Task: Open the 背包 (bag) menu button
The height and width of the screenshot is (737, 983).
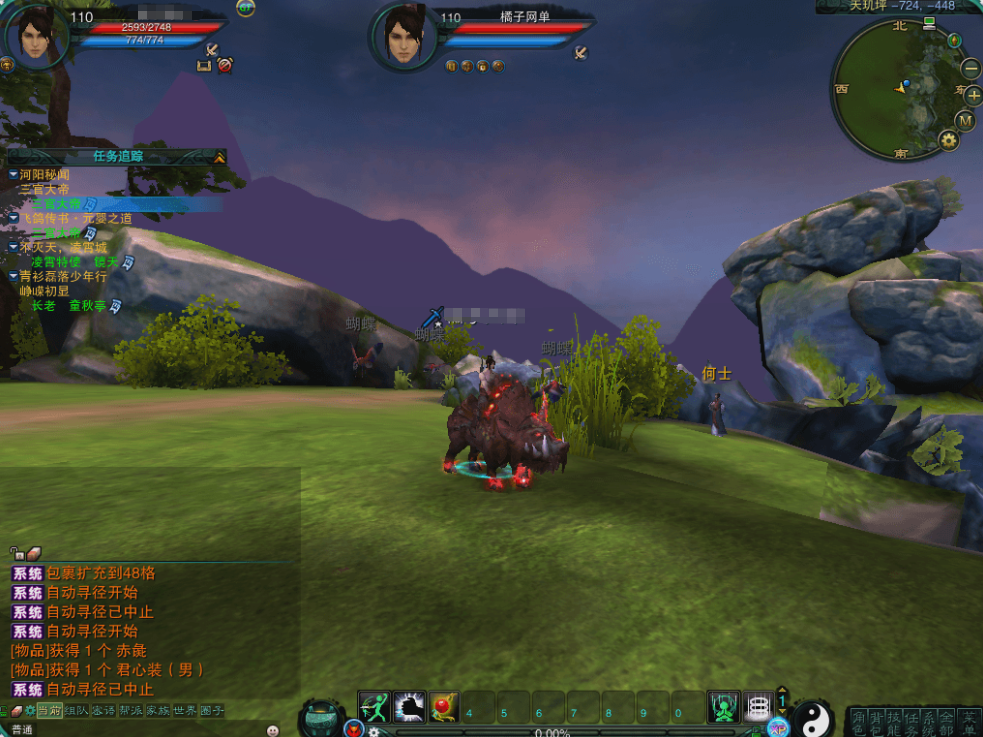Action: click(x=875, y=722)
